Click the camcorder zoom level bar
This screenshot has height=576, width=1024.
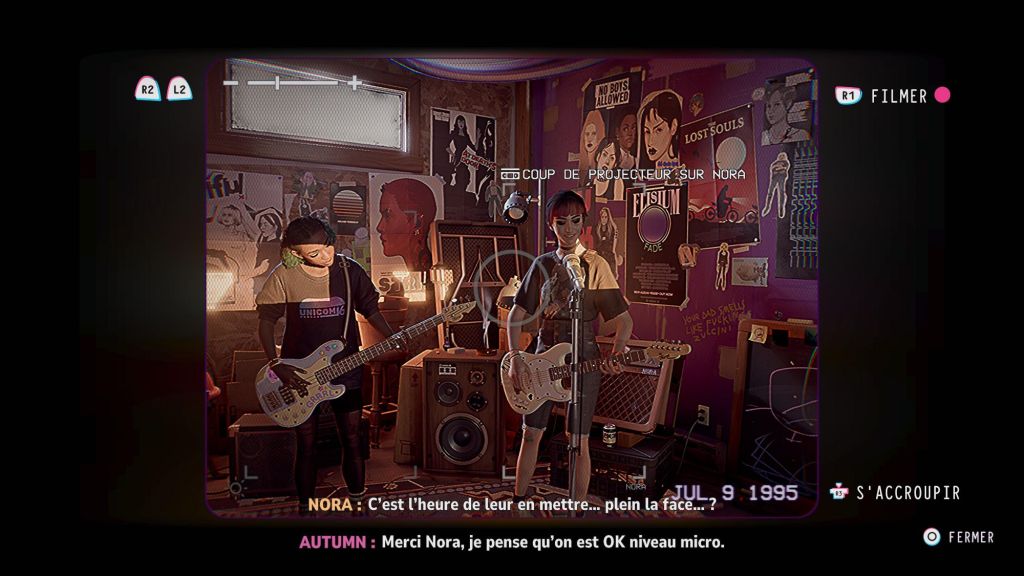point(291,83)
